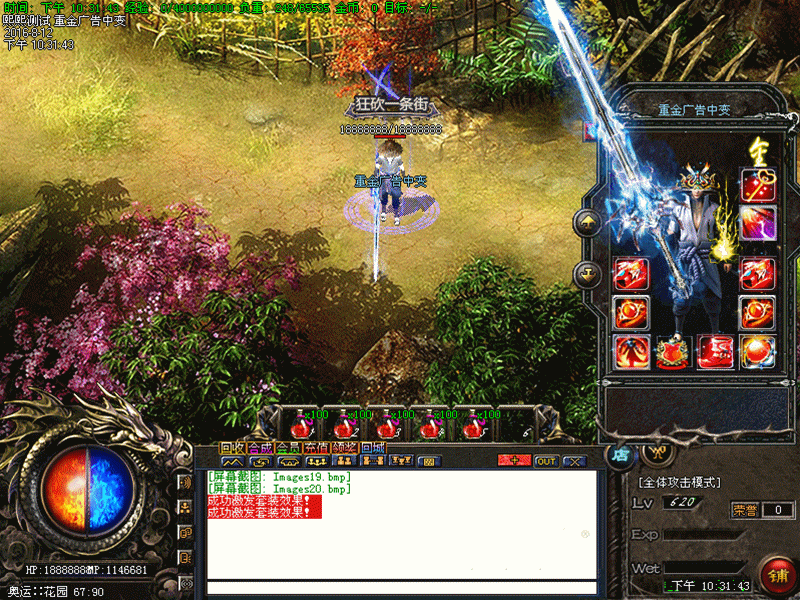800x600 pixels.
Task: Click the 荣誉 honor label
Action: 744,510
